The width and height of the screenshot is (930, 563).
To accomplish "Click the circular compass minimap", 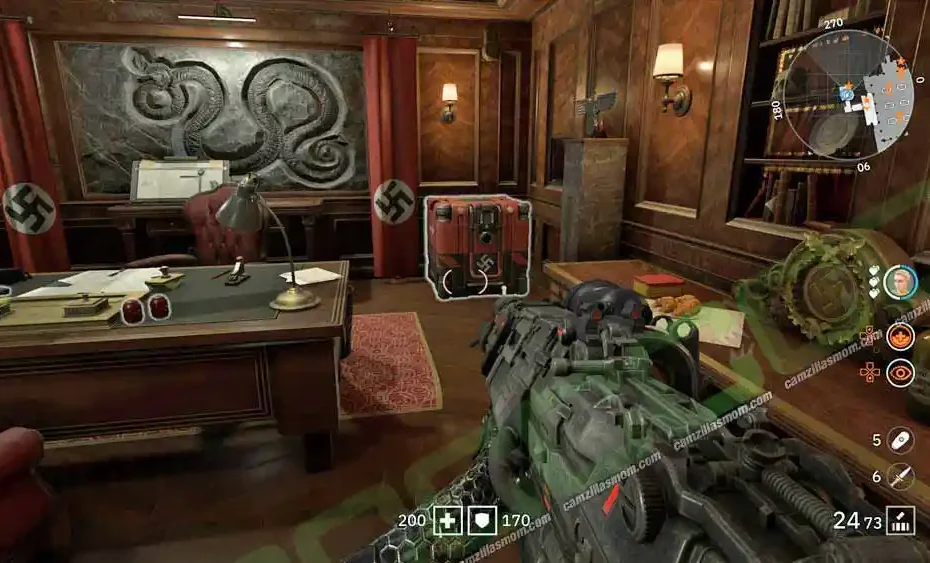I will coord(848,95).
